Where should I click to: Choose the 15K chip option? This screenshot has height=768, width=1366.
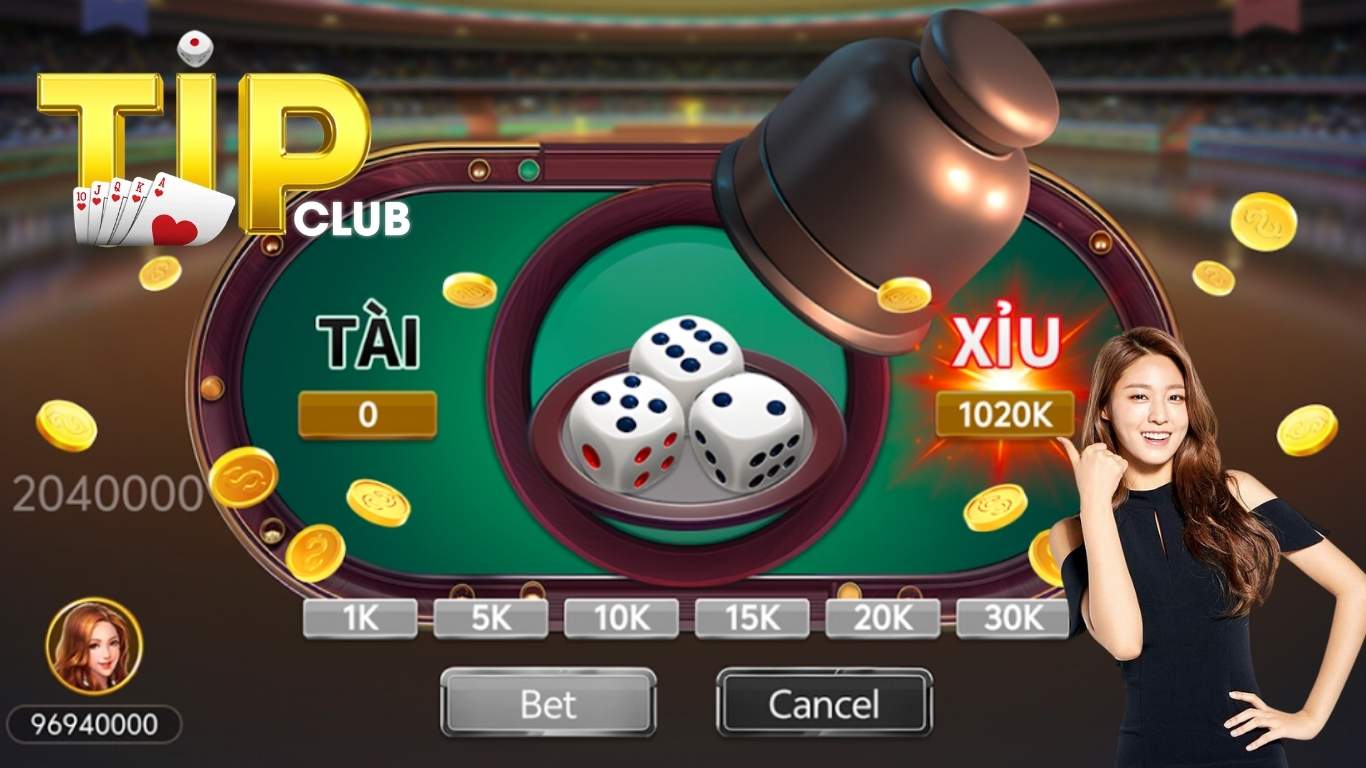(750, 617)
